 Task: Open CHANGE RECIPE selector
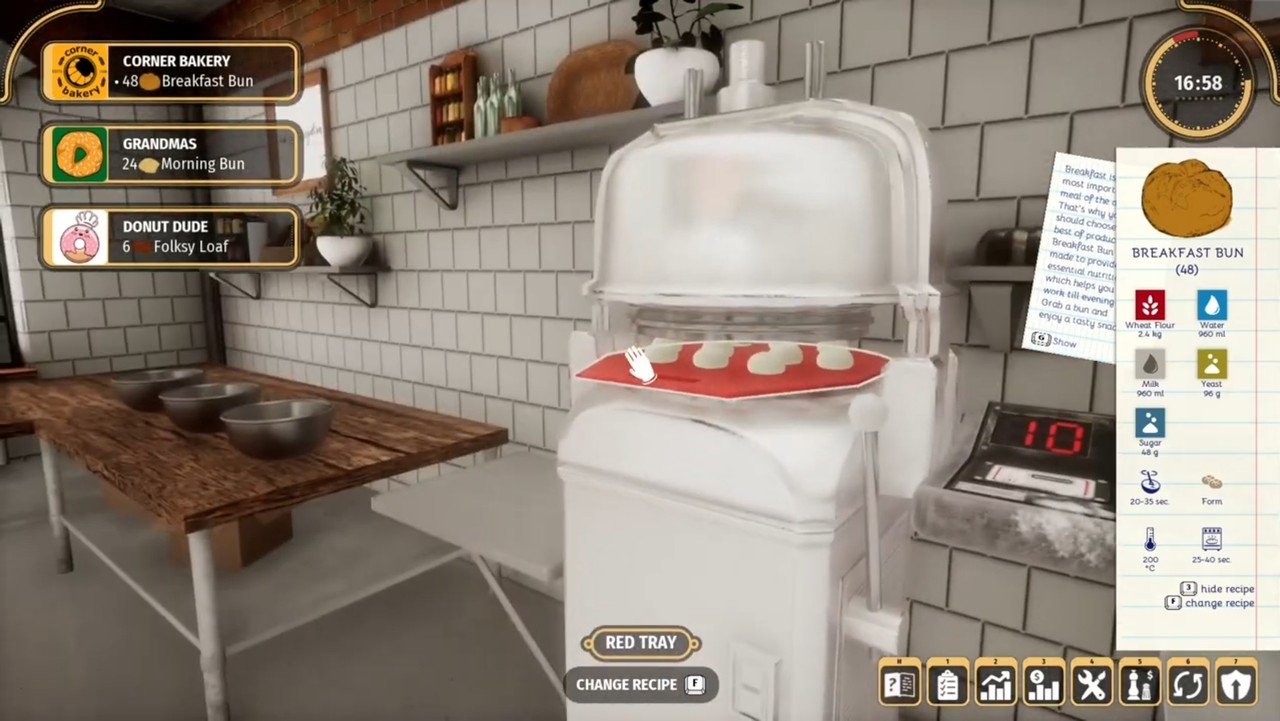[640, 684]
